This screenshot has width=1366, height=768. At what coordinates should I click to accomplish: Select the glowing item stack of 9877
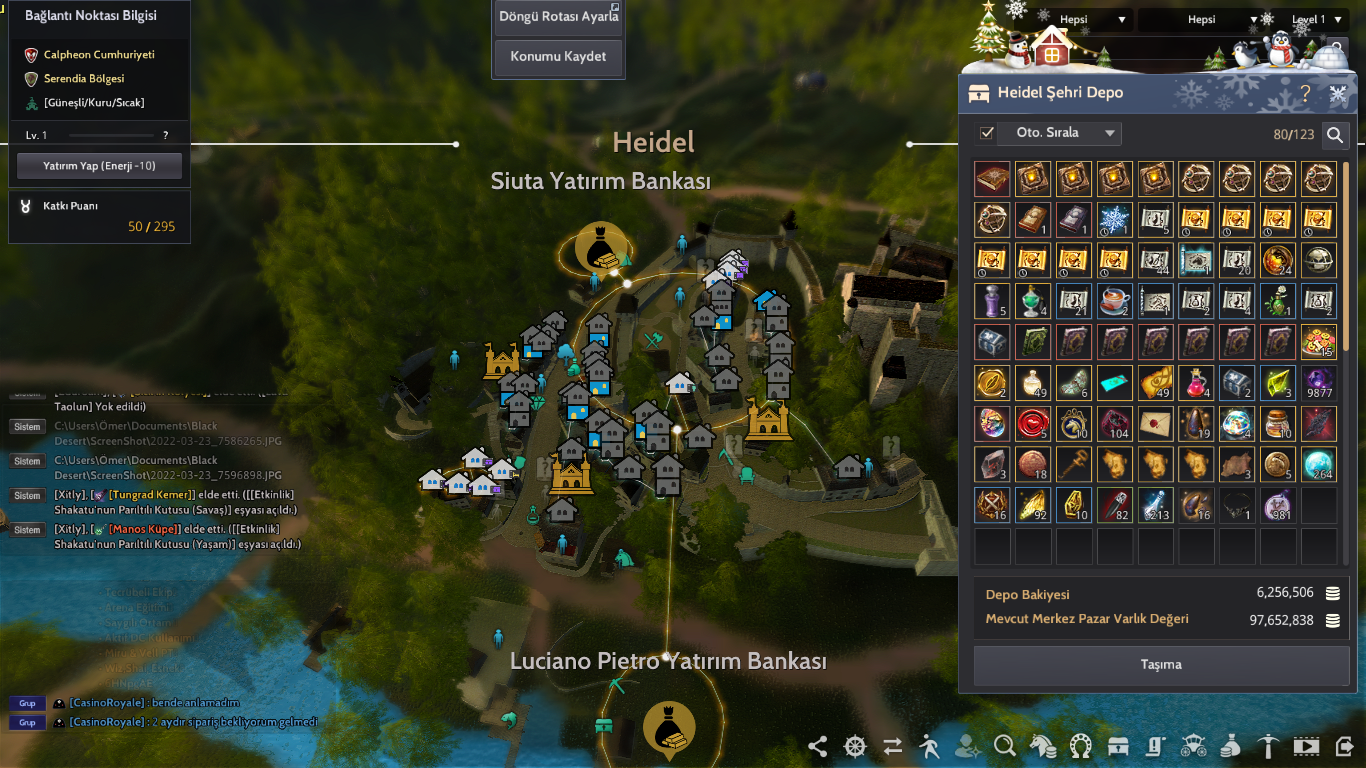[1318, 382]
